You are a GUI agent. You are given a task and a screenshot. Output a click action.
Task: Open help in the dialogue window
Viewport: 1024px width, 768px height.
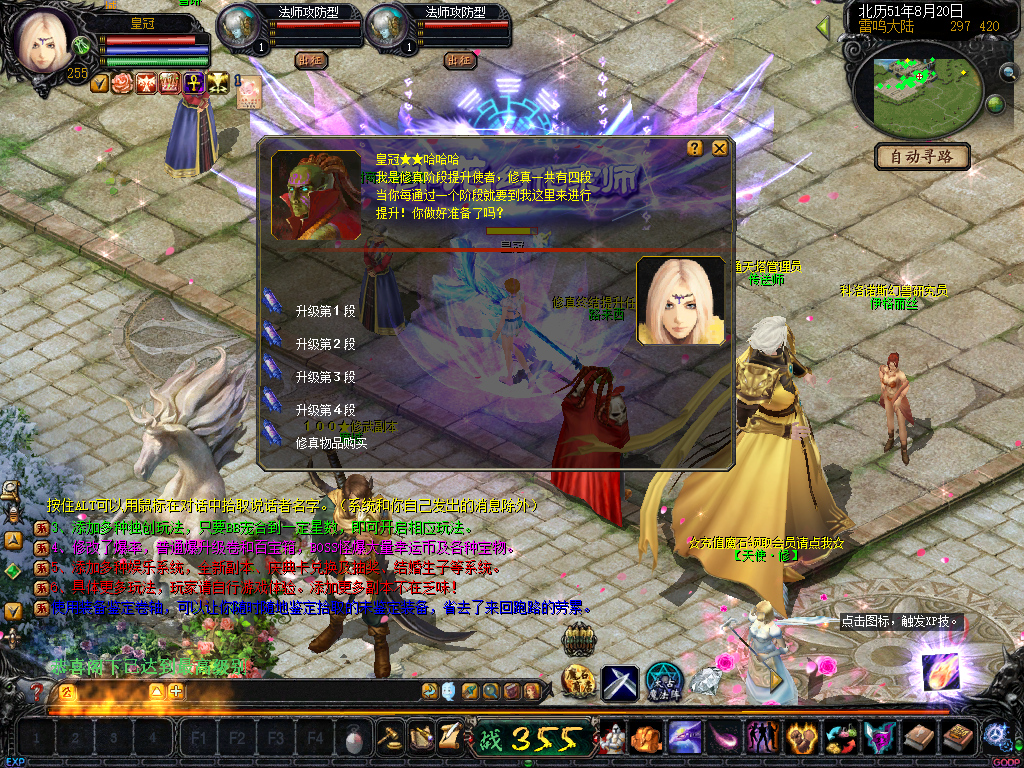click(x=695, y=148)
